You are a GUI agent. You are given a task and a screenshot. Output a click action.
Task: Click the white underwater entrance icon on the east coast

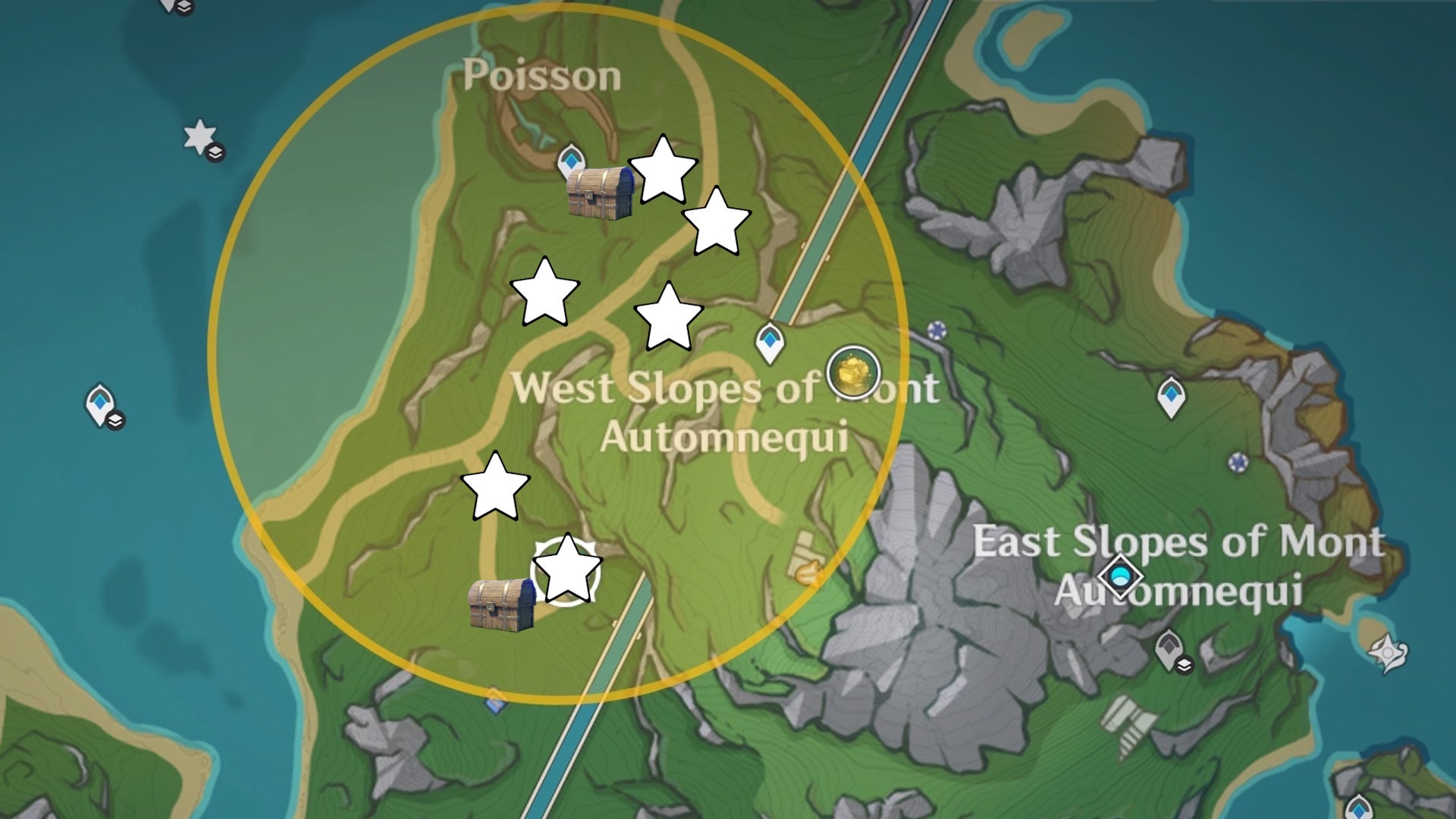(x=1388, y=651)
